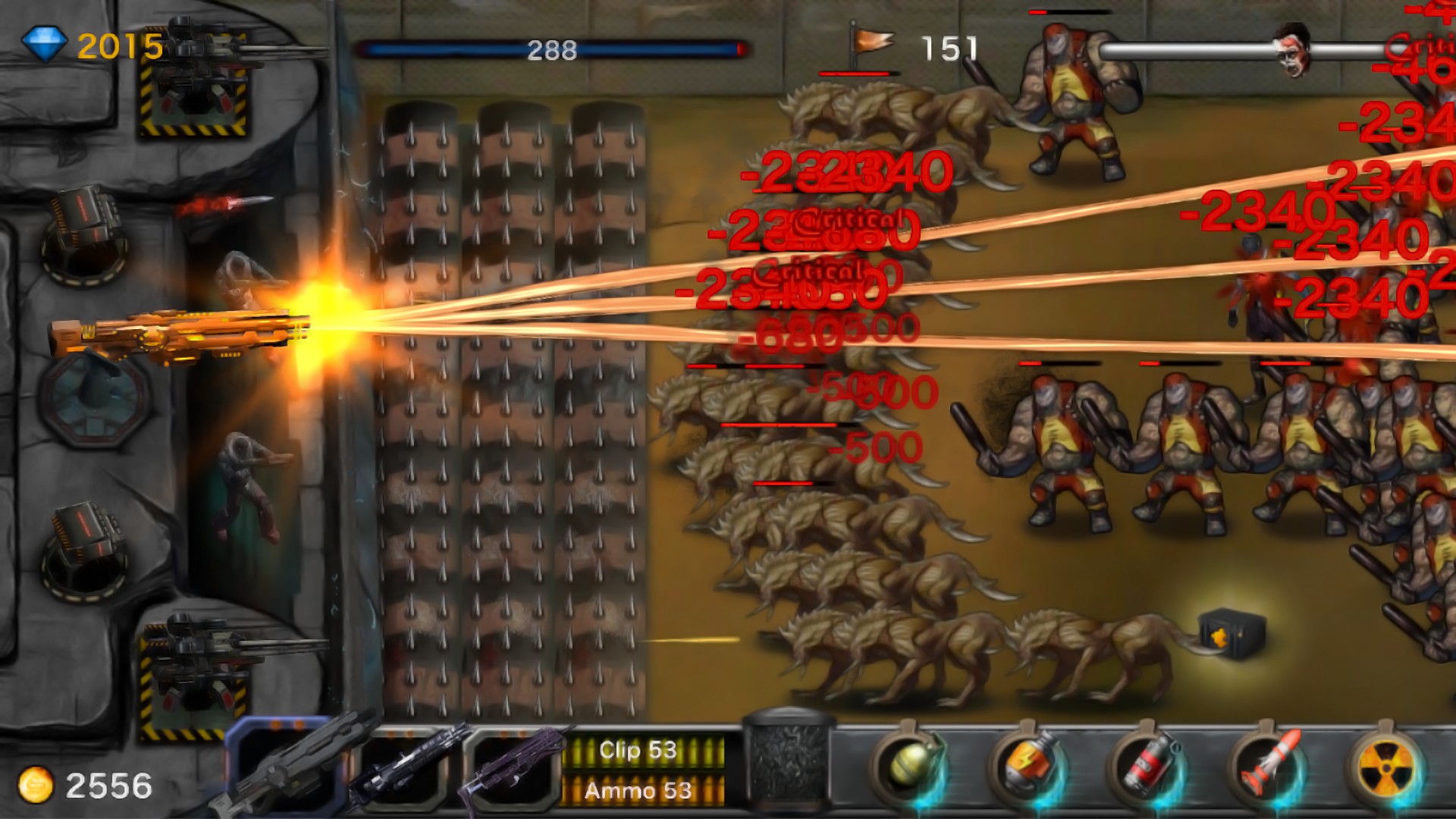Launch the red-tipped rocket missile
This screenshot has height=819, width=1456.
(1266, 766)
